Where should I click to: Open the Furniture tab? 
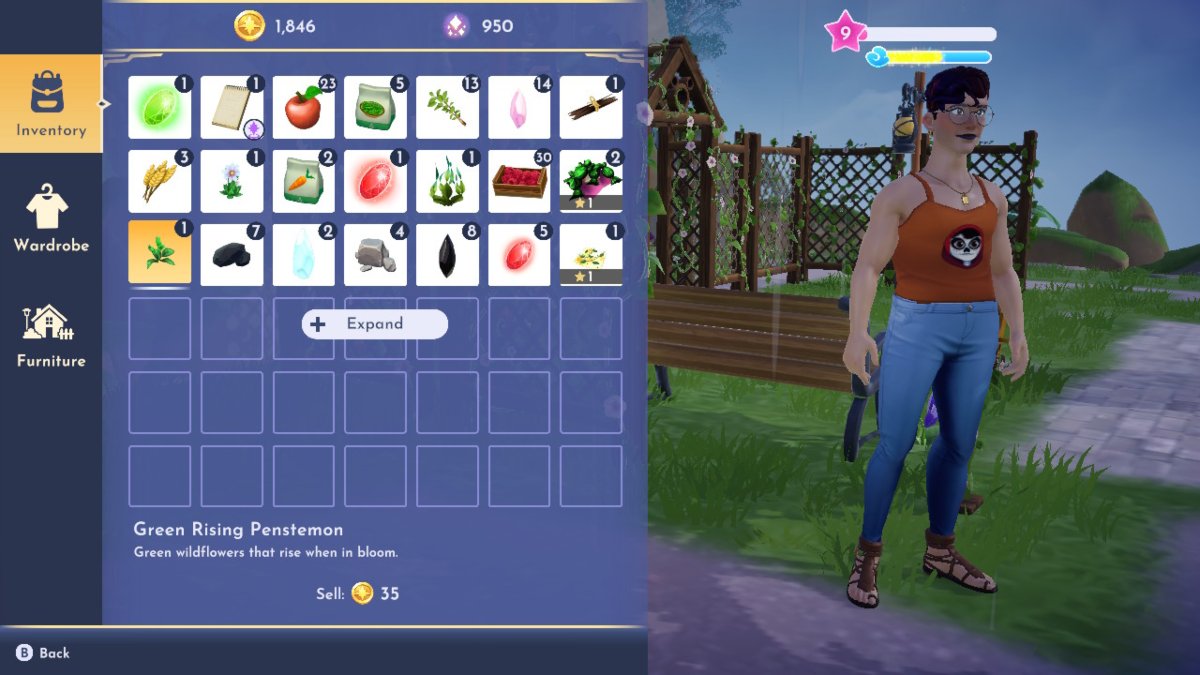(50, 336)
